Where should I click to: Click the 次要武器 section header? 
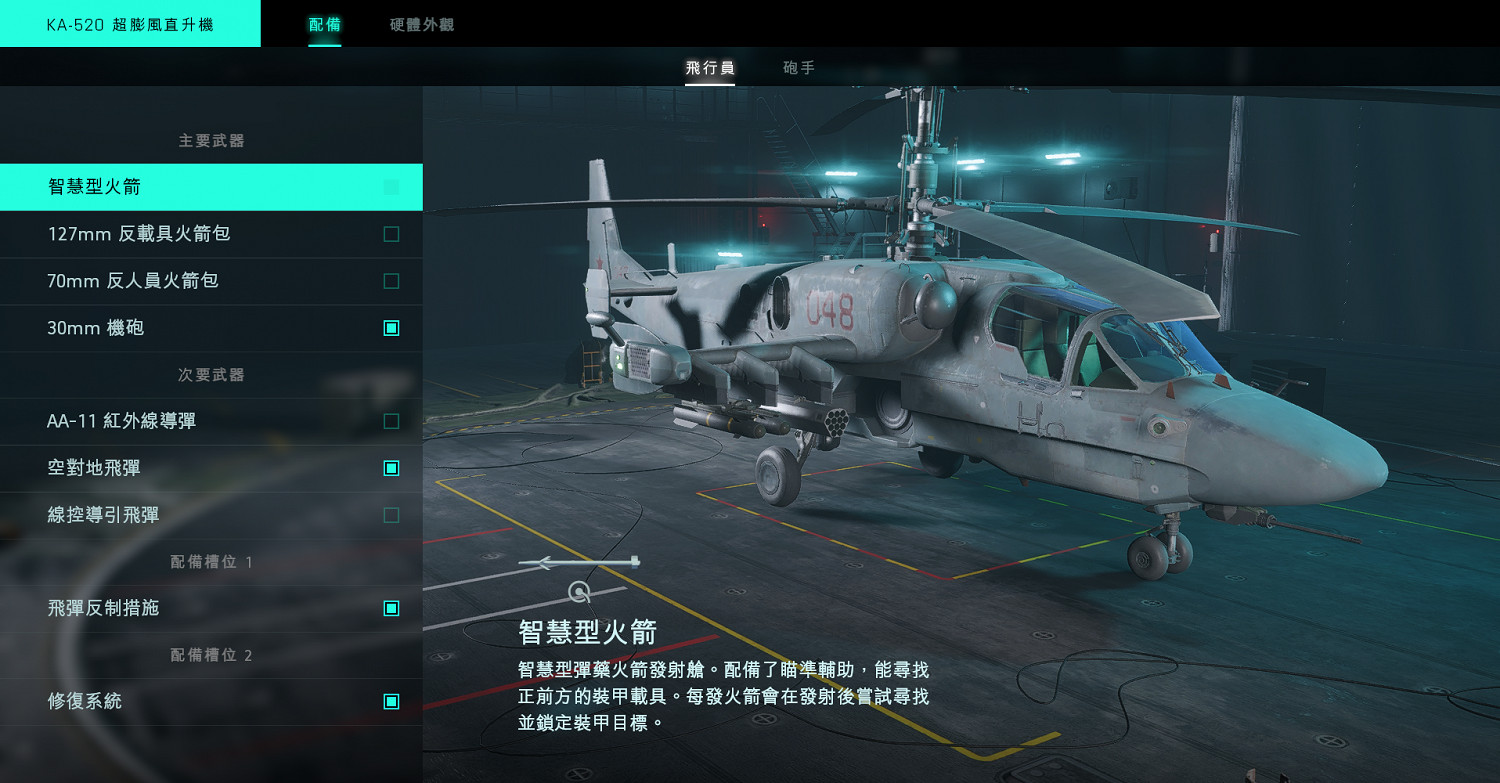click(x=211, y=374)
